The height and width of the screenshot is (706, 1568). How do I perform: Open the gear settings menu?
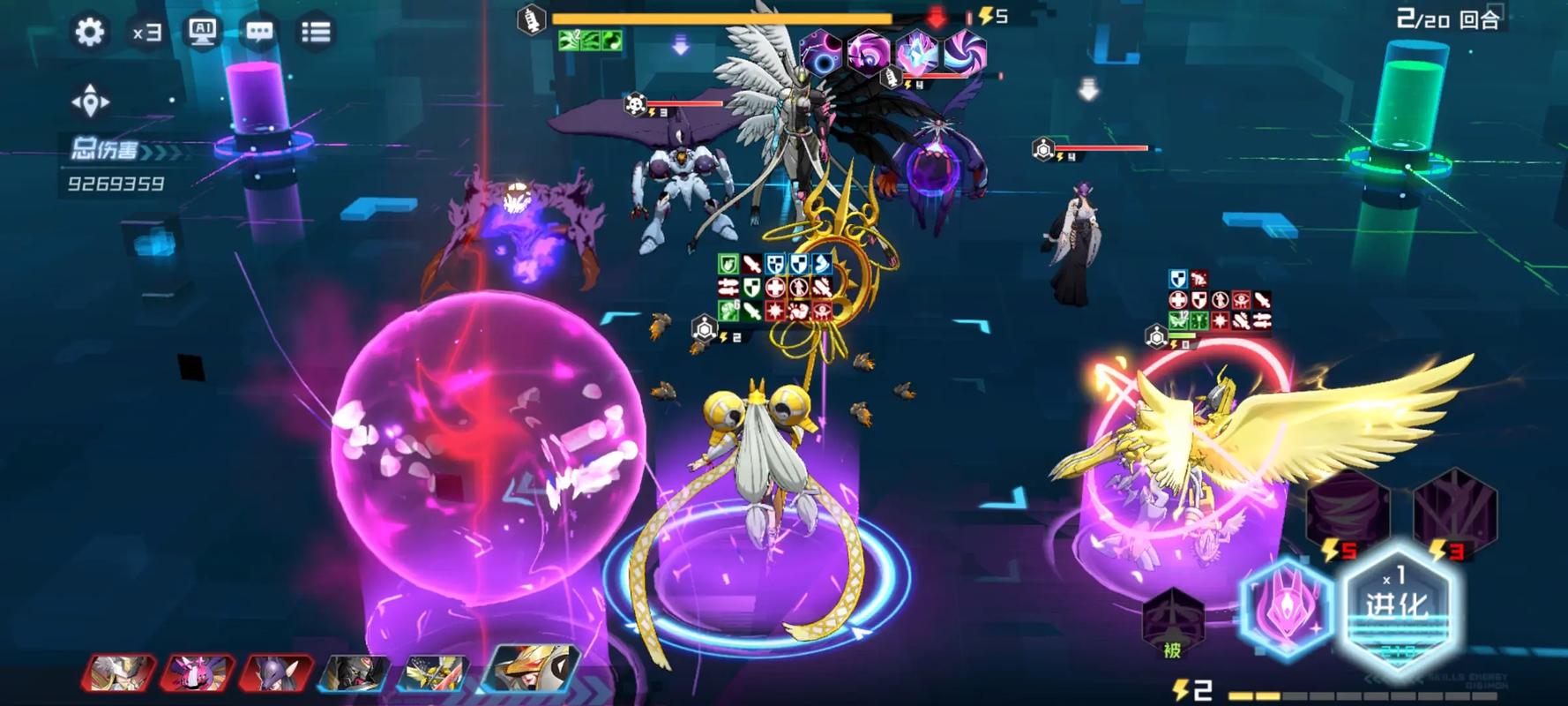coord(89,33)
